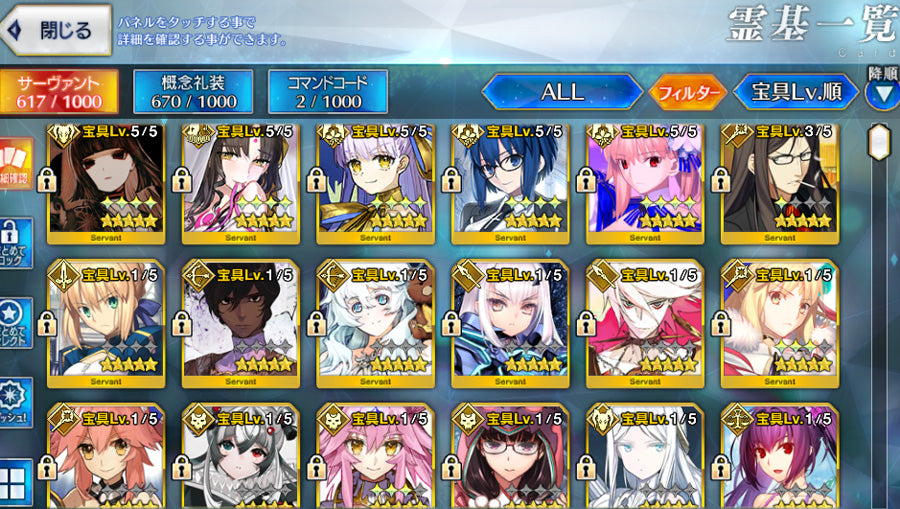Choose the blue-haired glasses servant card

tap(508, 183)
